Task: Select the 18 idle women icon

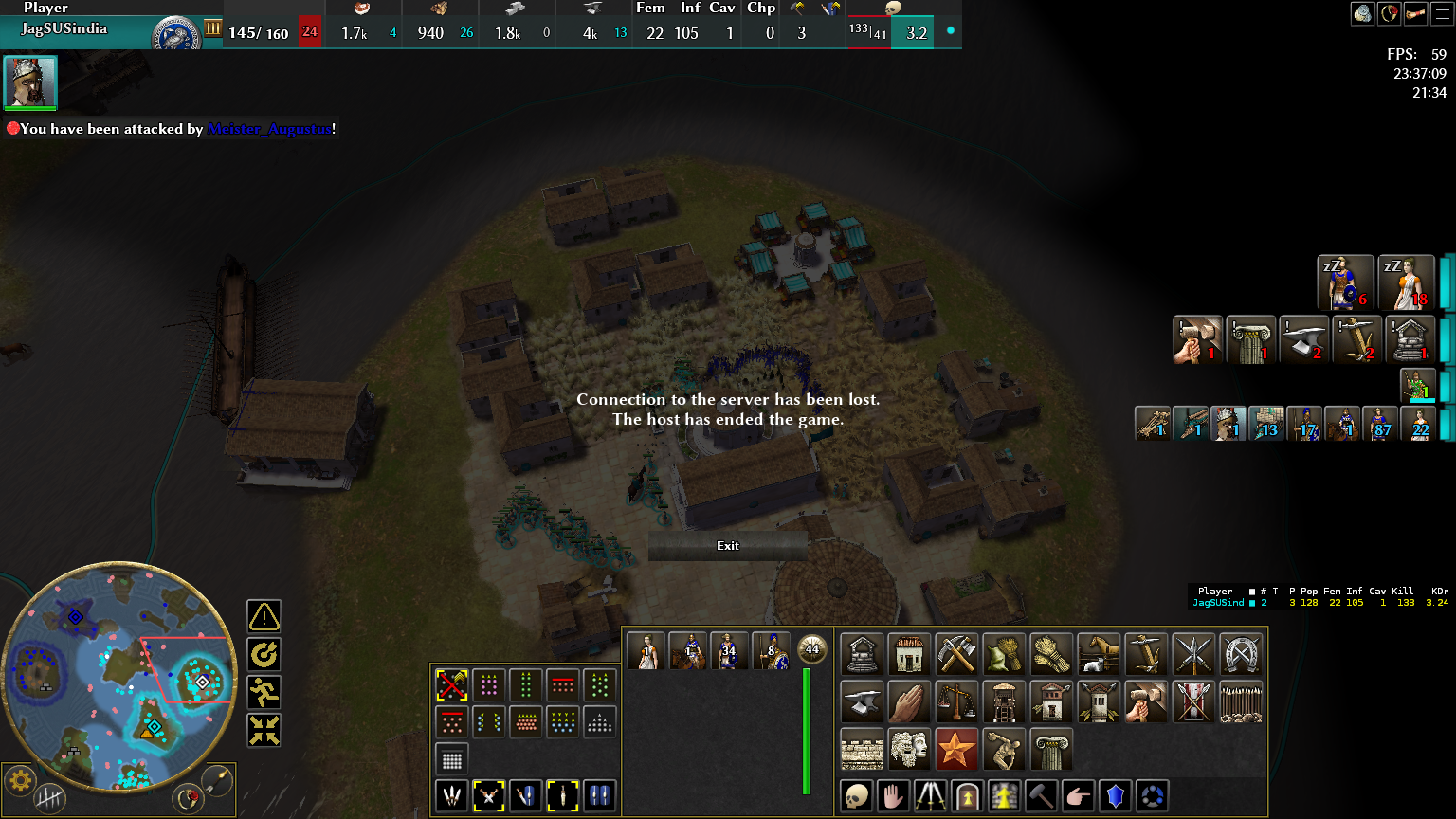Action: point(1406,282)
